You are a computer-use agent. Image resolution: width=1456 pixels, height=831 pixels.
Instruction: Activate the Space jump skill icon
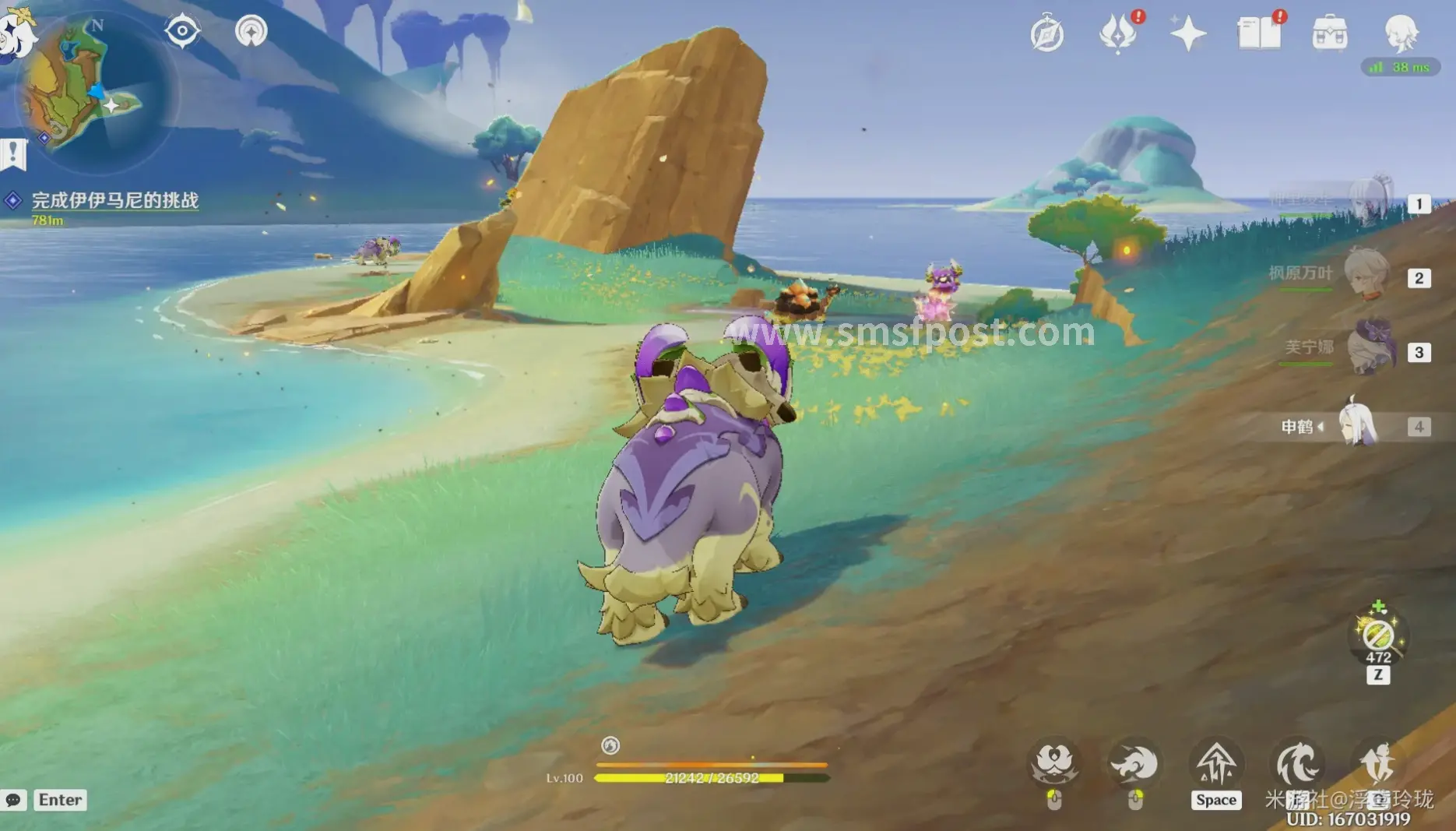[1215, 763]
